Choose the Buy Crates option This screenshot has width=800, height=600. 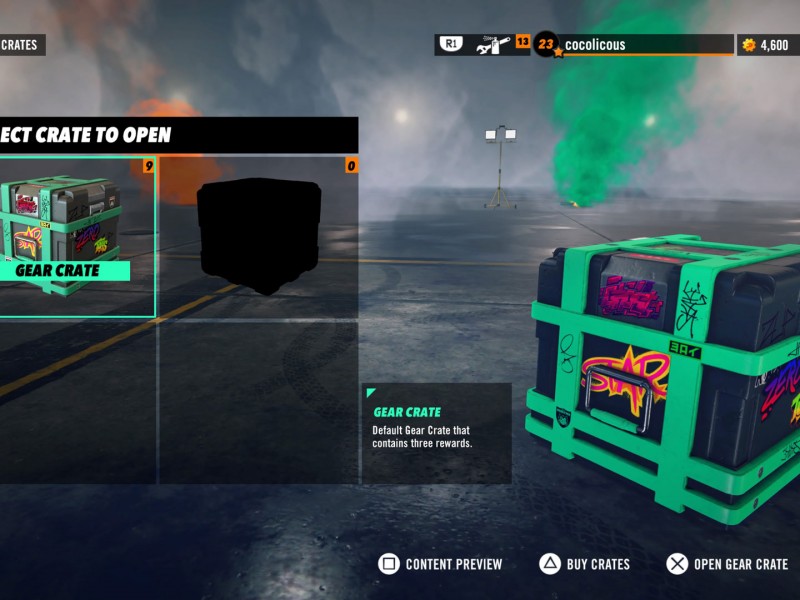(585, 564)
